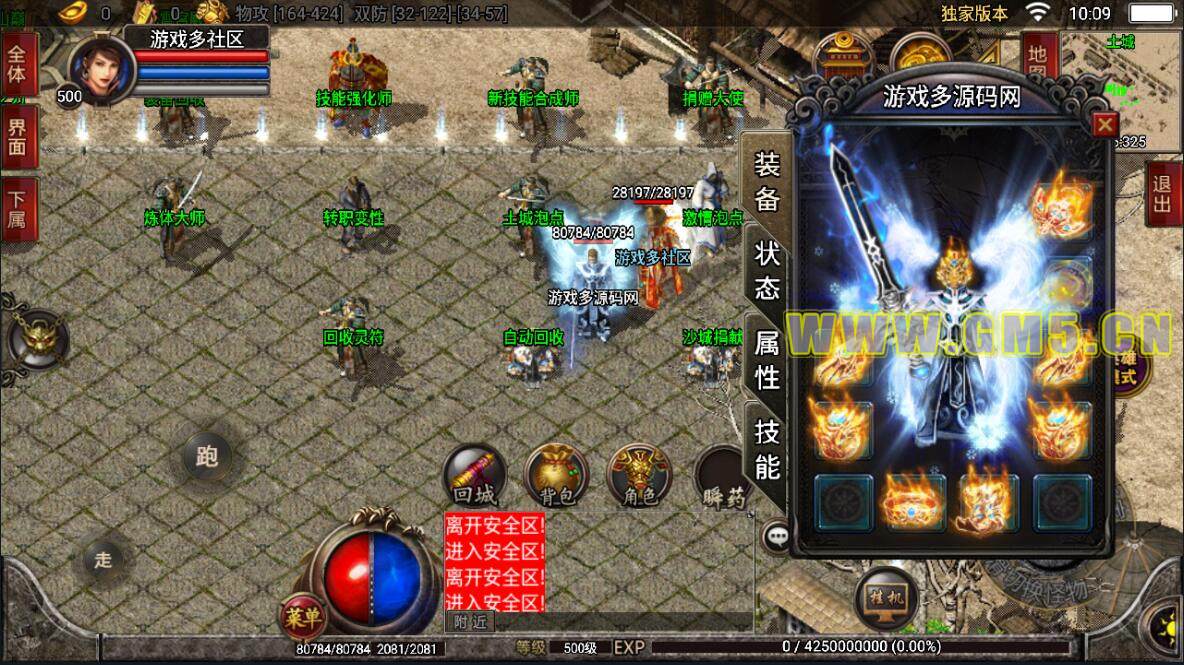The width and height of the screenshot is (1184, 665).
Task: Open the chat speech-bubble icon
Action: point(777,537)
